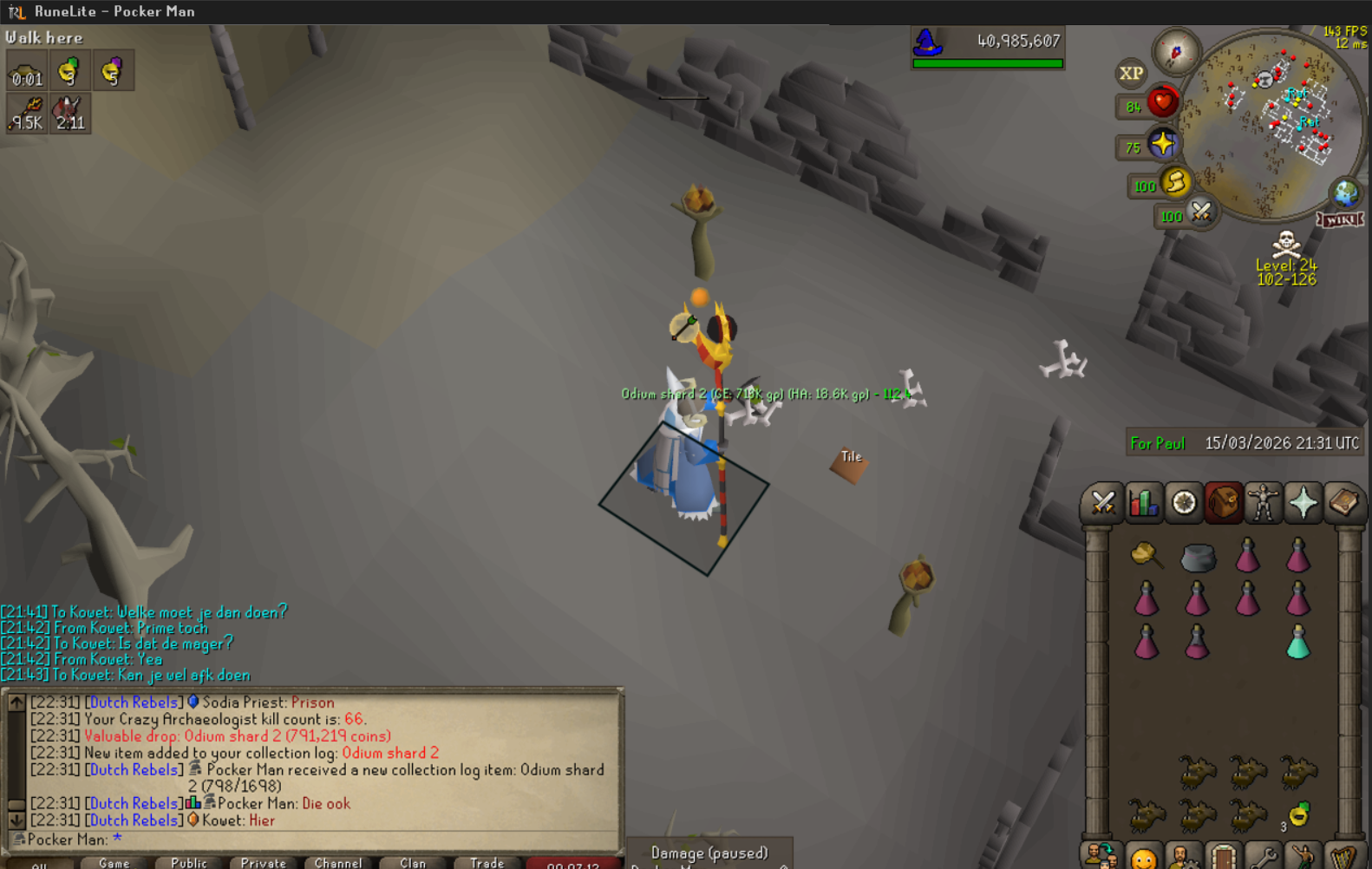Select the teal potion in inventory
The width and height of the screenshot is (1372, 869).
[x=1297, y=642]
